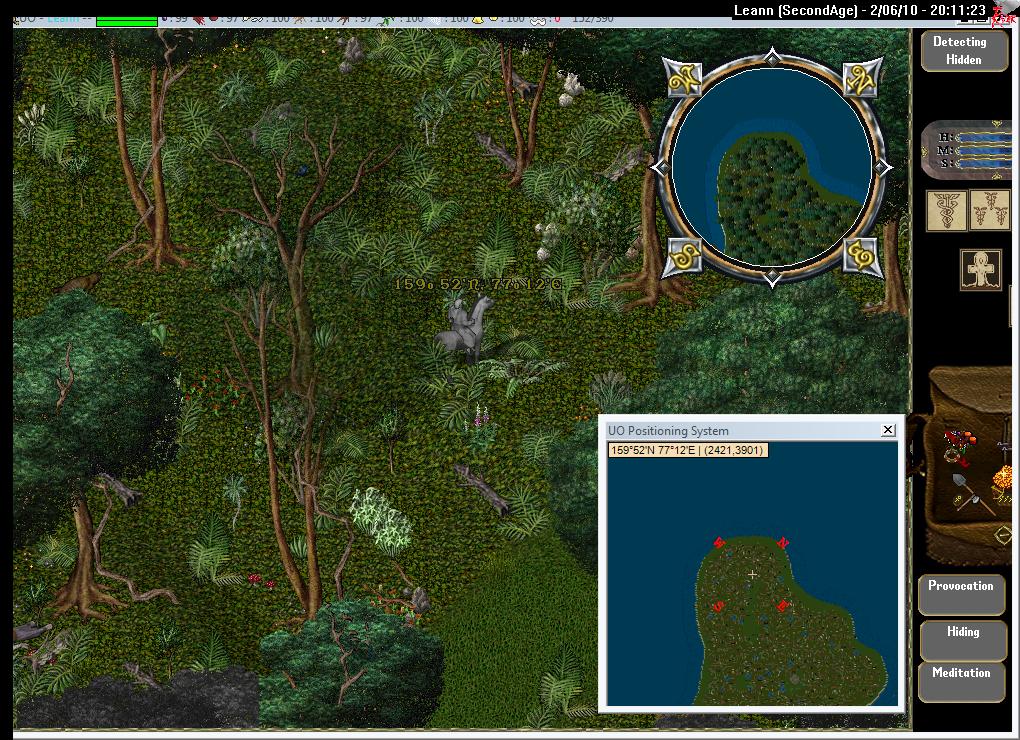Viewport: 1020px width, 740px height.
Task: Activate the ankh tombstone spell icon
Action: (x=981, y=270)
